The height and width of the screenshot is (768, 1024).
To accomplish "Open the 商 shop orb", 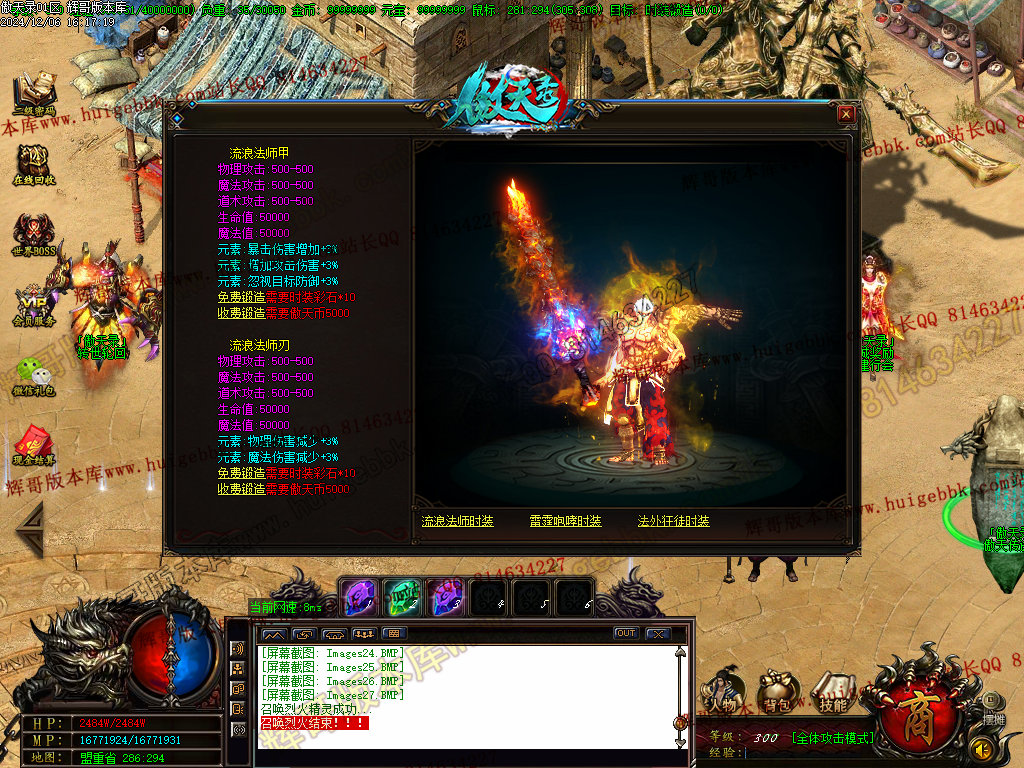I will tap(915, 711).
